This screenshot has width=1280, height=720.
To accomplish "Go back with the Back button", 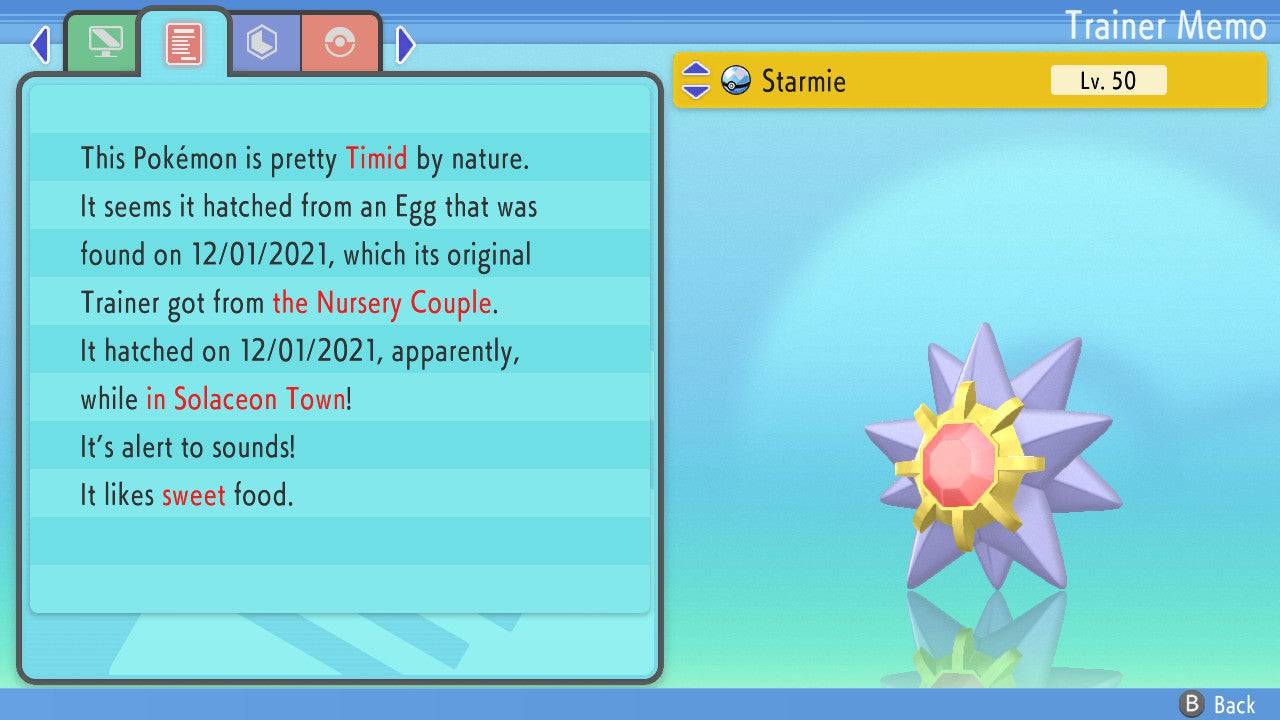I will point(1218,705).
